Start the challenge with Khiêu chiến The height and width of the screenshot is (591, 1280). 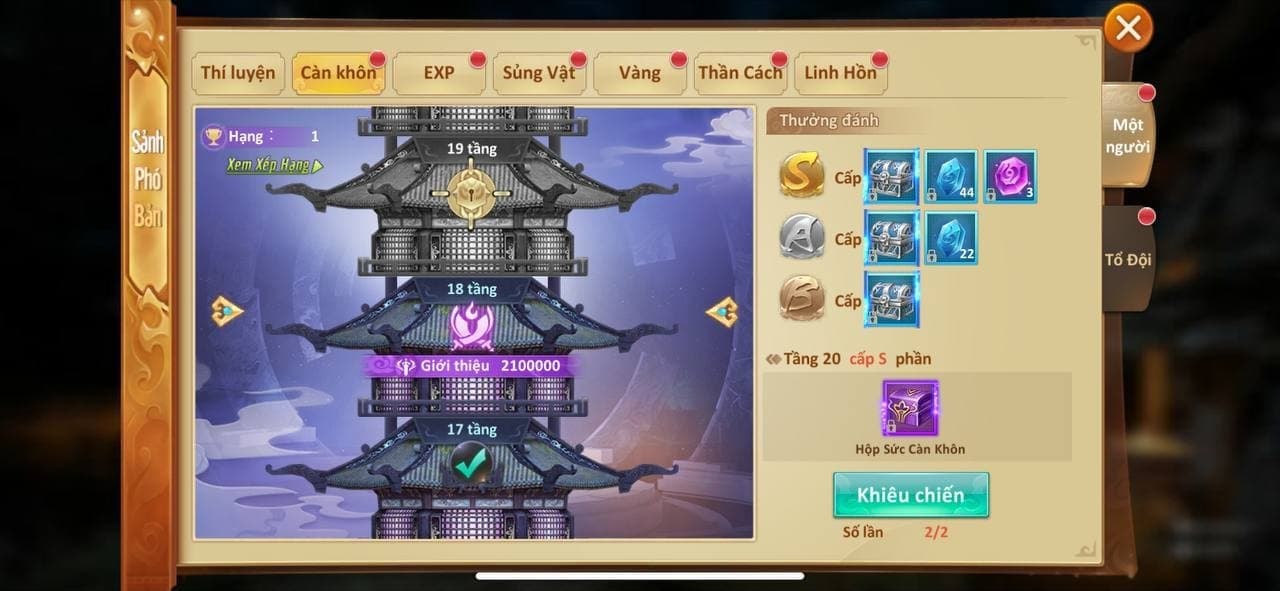pos(910,495)
